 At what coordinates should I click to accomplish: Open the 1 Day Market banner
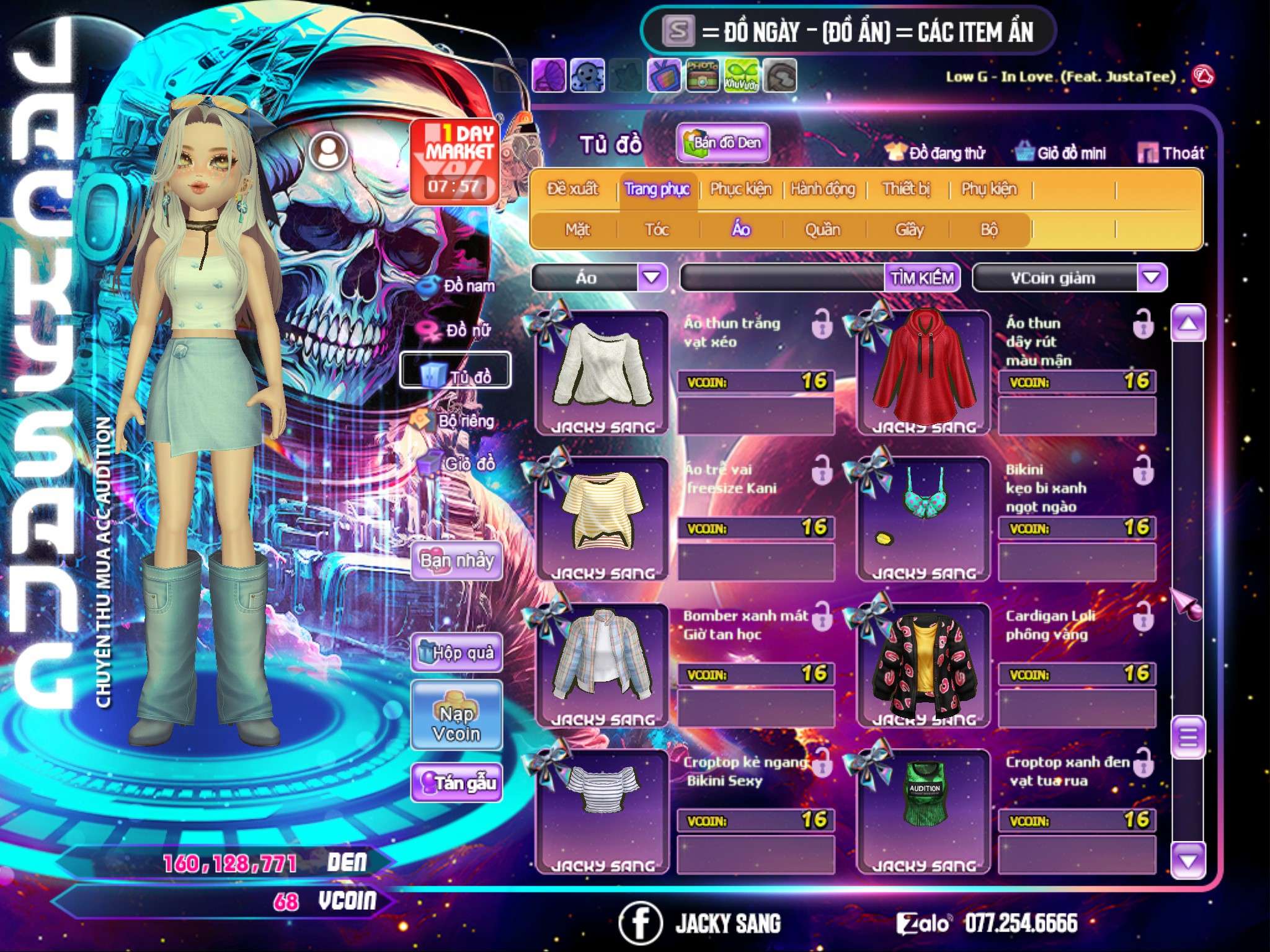click(455, 161)
